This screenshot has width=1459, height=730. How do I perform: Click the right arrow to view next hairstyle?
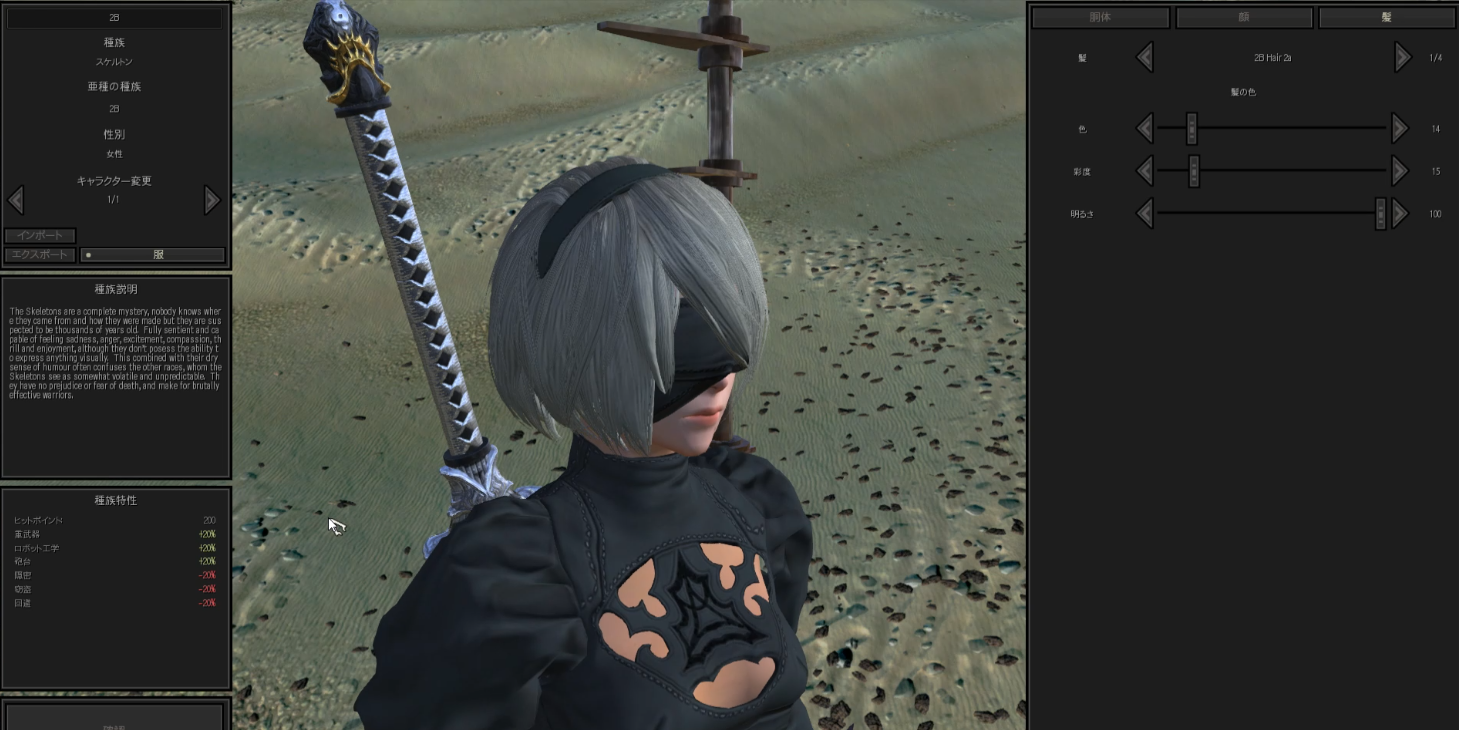pyautogui.click(x=1401, y=57)
